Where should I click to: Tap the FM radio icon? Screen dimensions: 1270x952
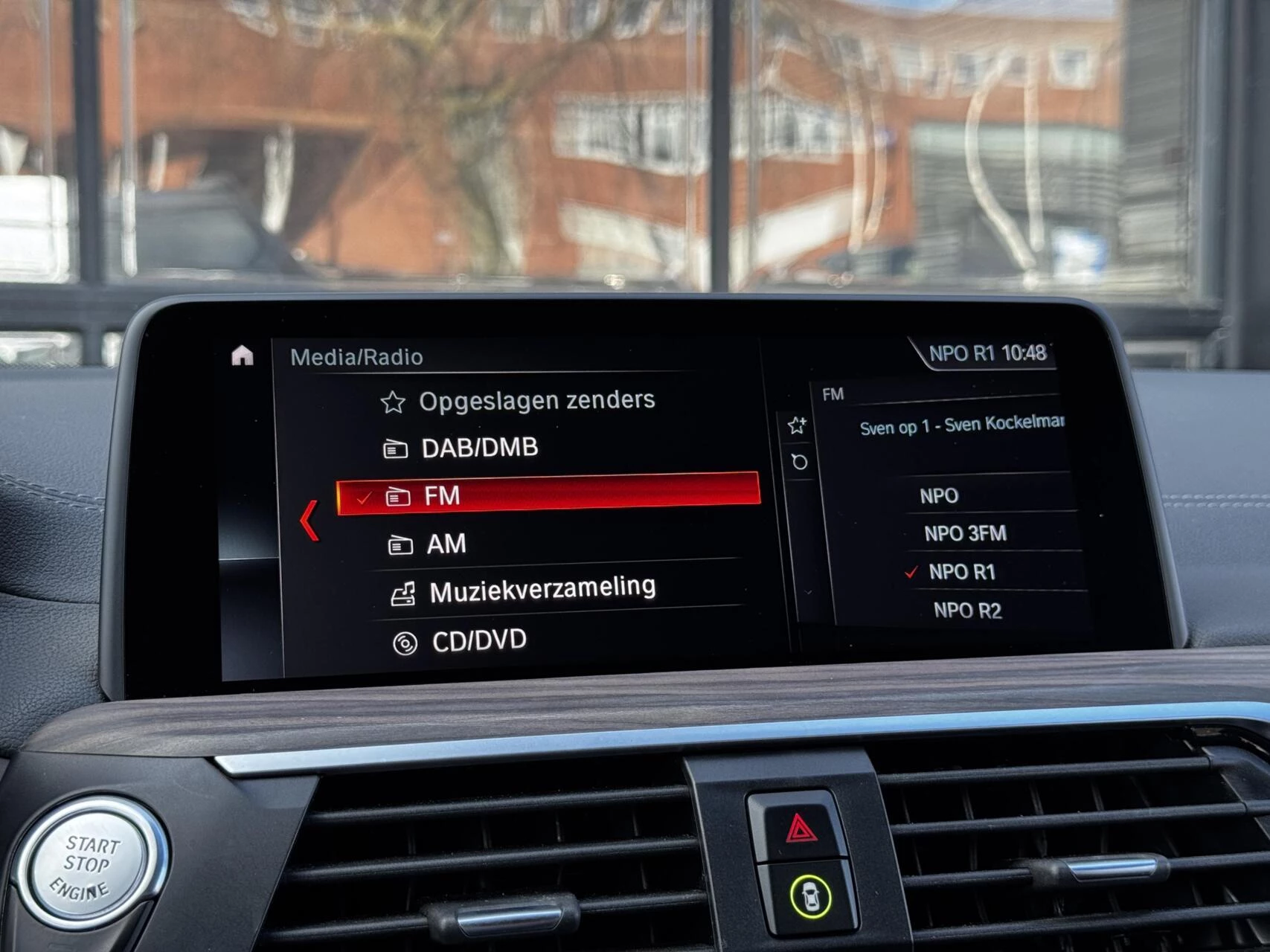pos(400,496)
